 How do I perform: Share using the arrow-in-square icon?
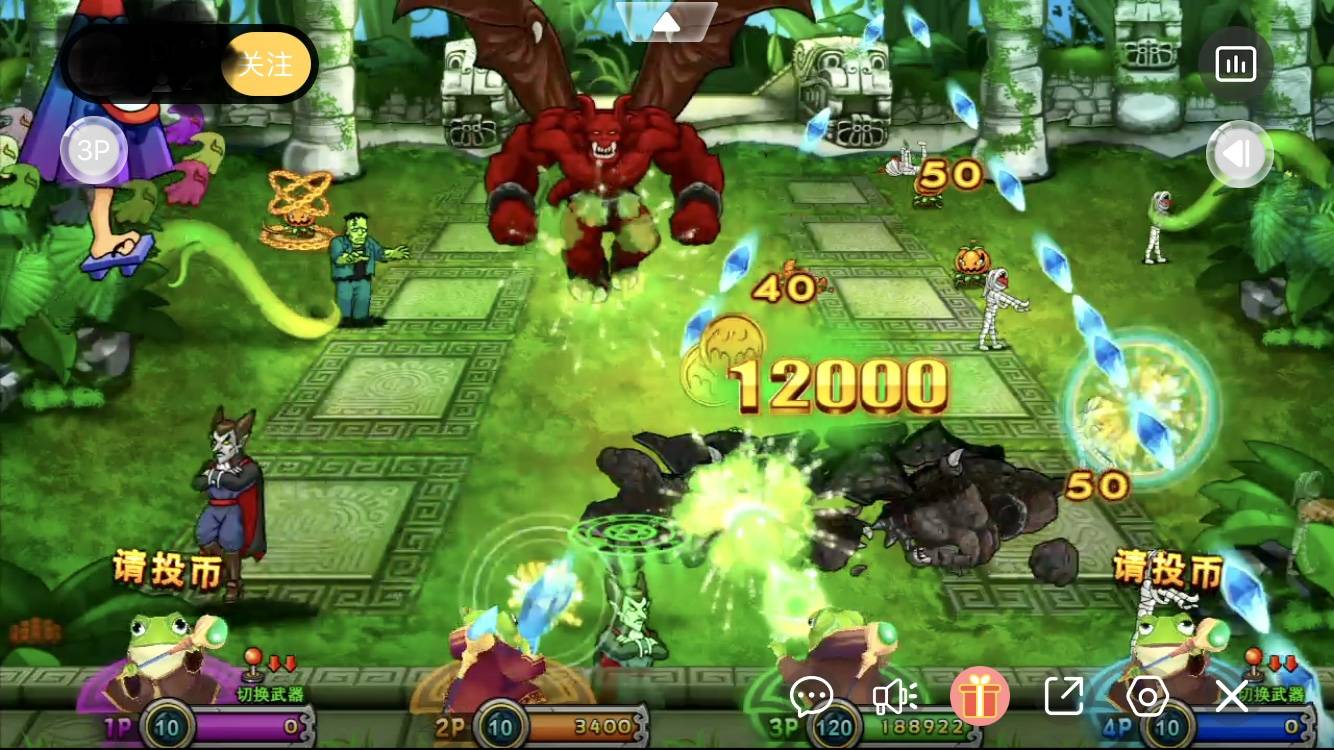click(1063, 695)
